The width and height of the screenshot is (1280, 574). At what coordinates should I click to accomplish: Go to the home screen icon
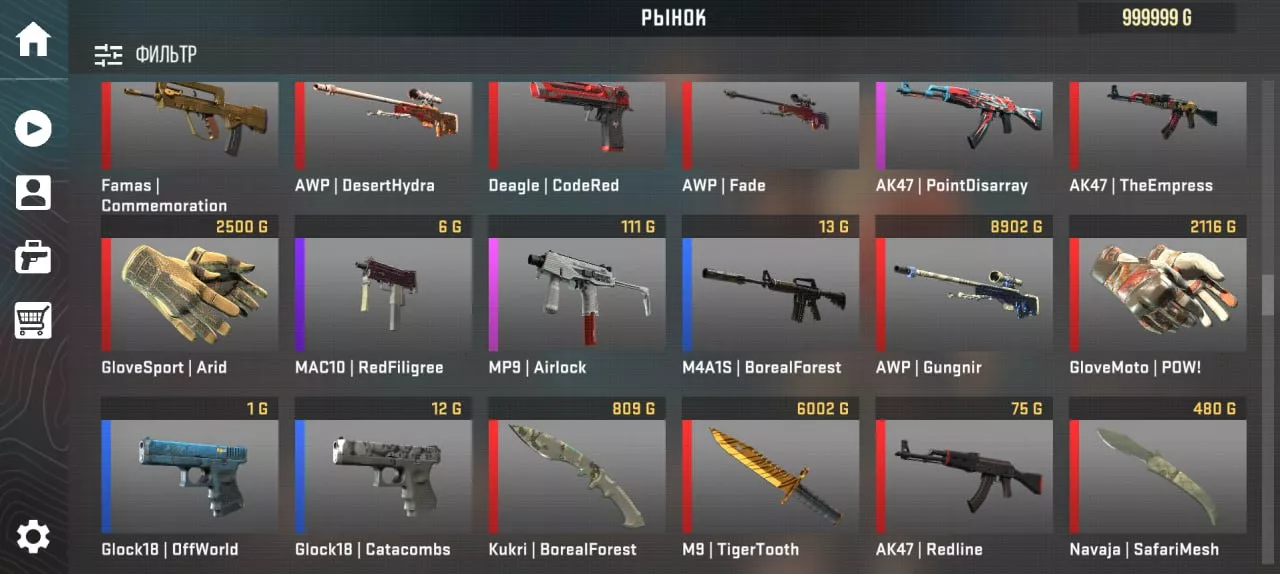[x=33, y=39]
